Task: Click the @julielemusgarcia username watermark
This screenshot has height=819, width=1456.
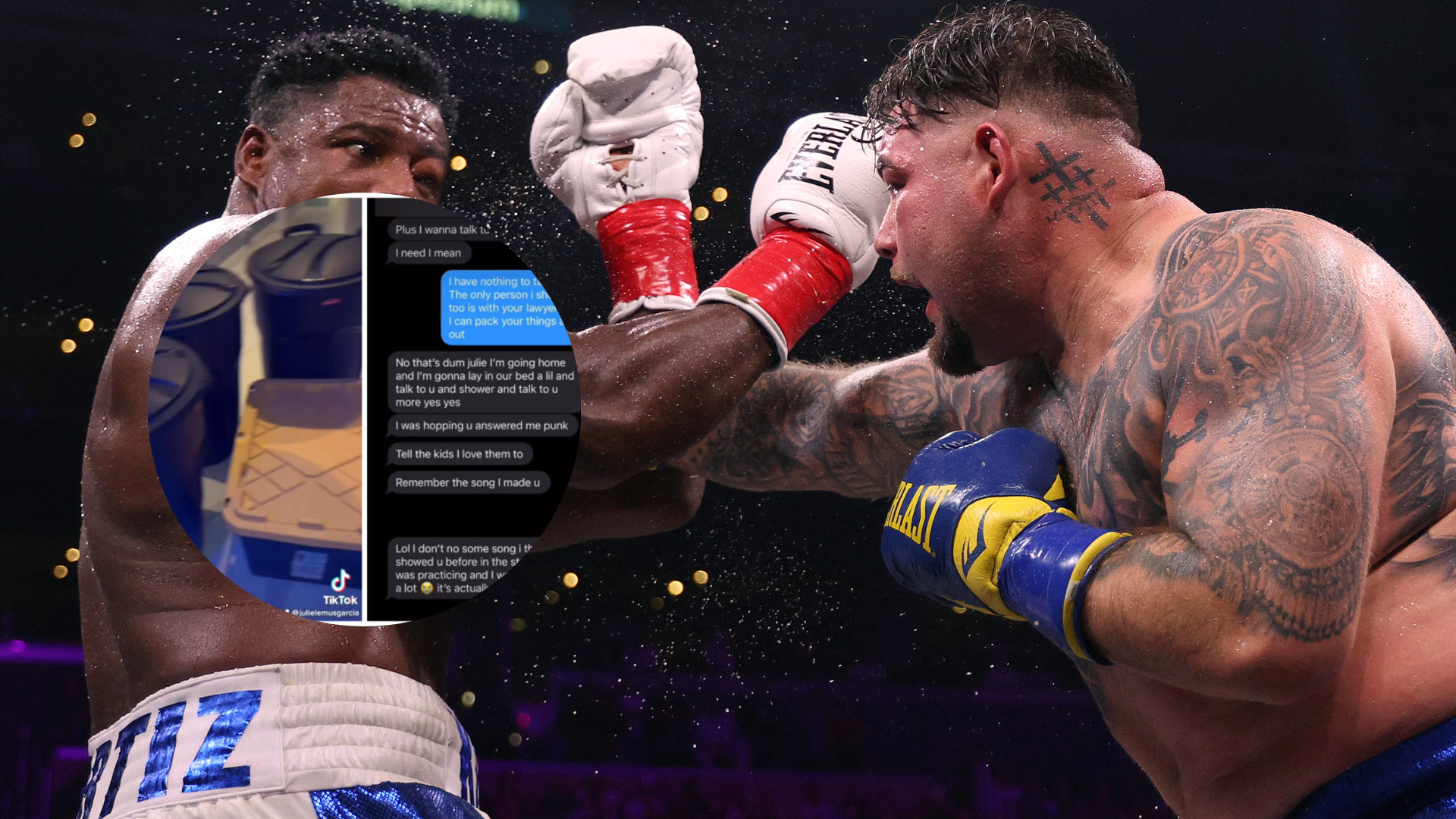Action: point(328,613)
